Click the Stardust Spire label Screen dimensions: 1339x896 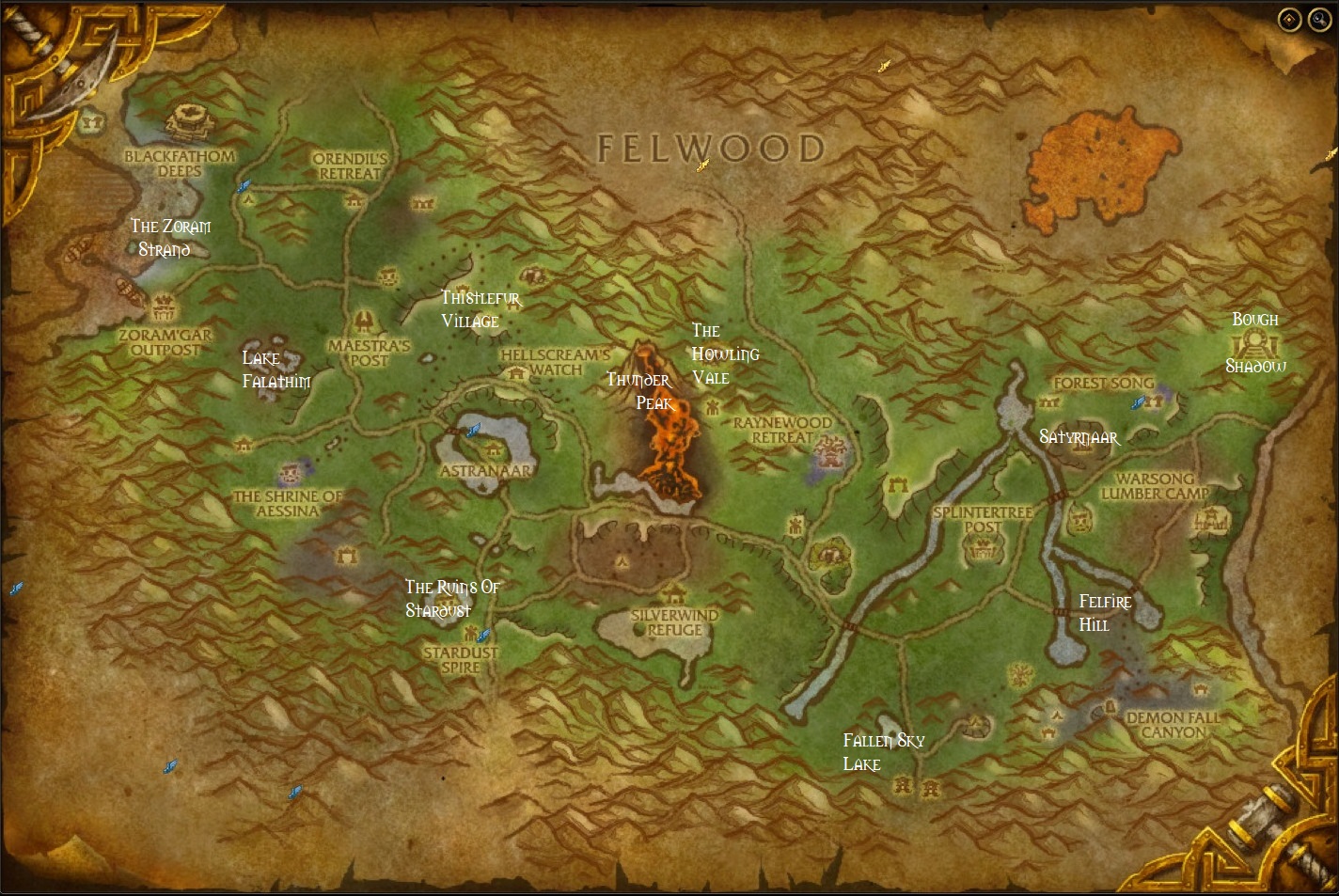coord(461,659)
